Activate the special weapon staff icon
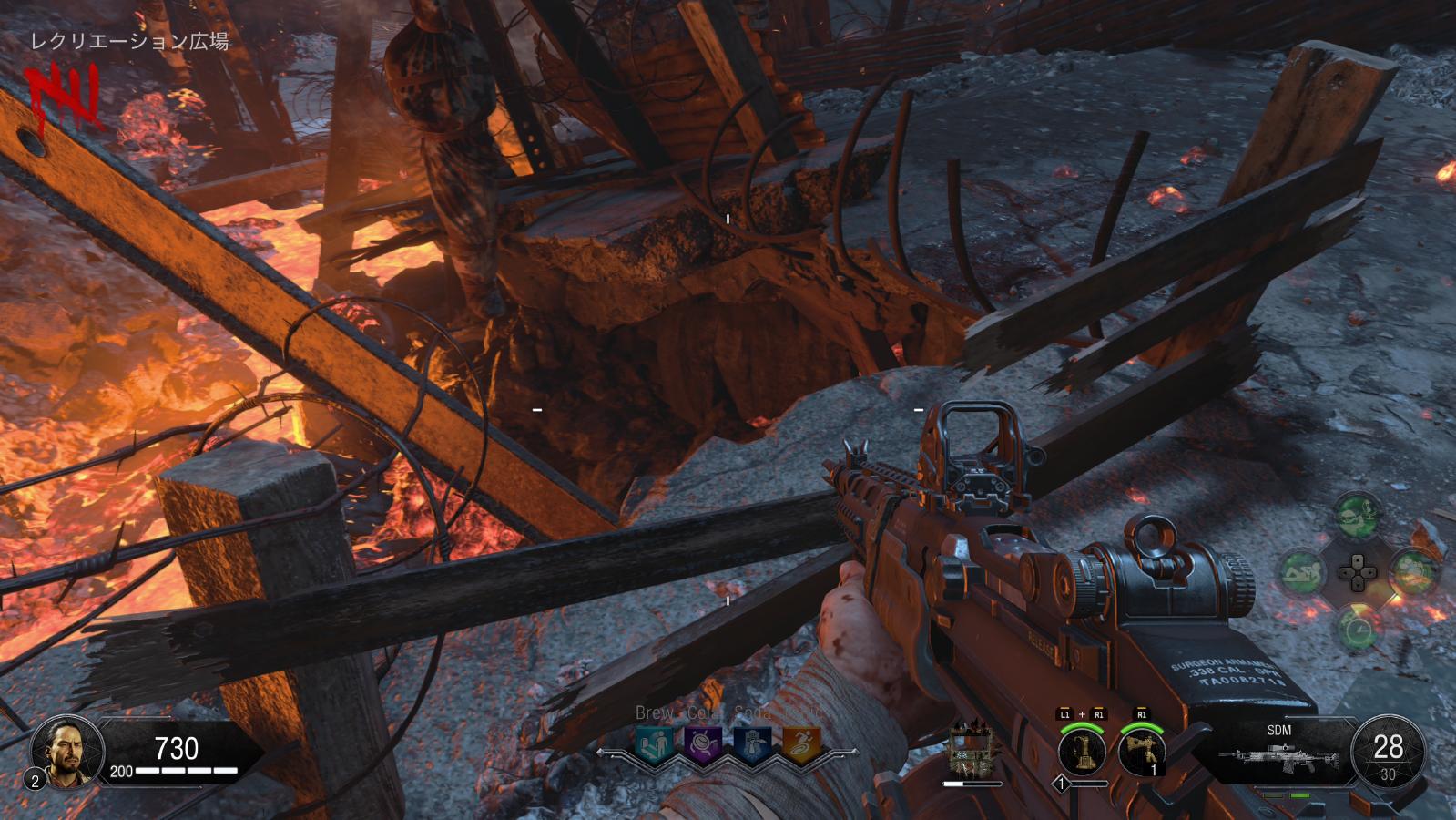The height and width of the screenshot is (820, 1456). pyautogui.click(x=1082, y=753)
